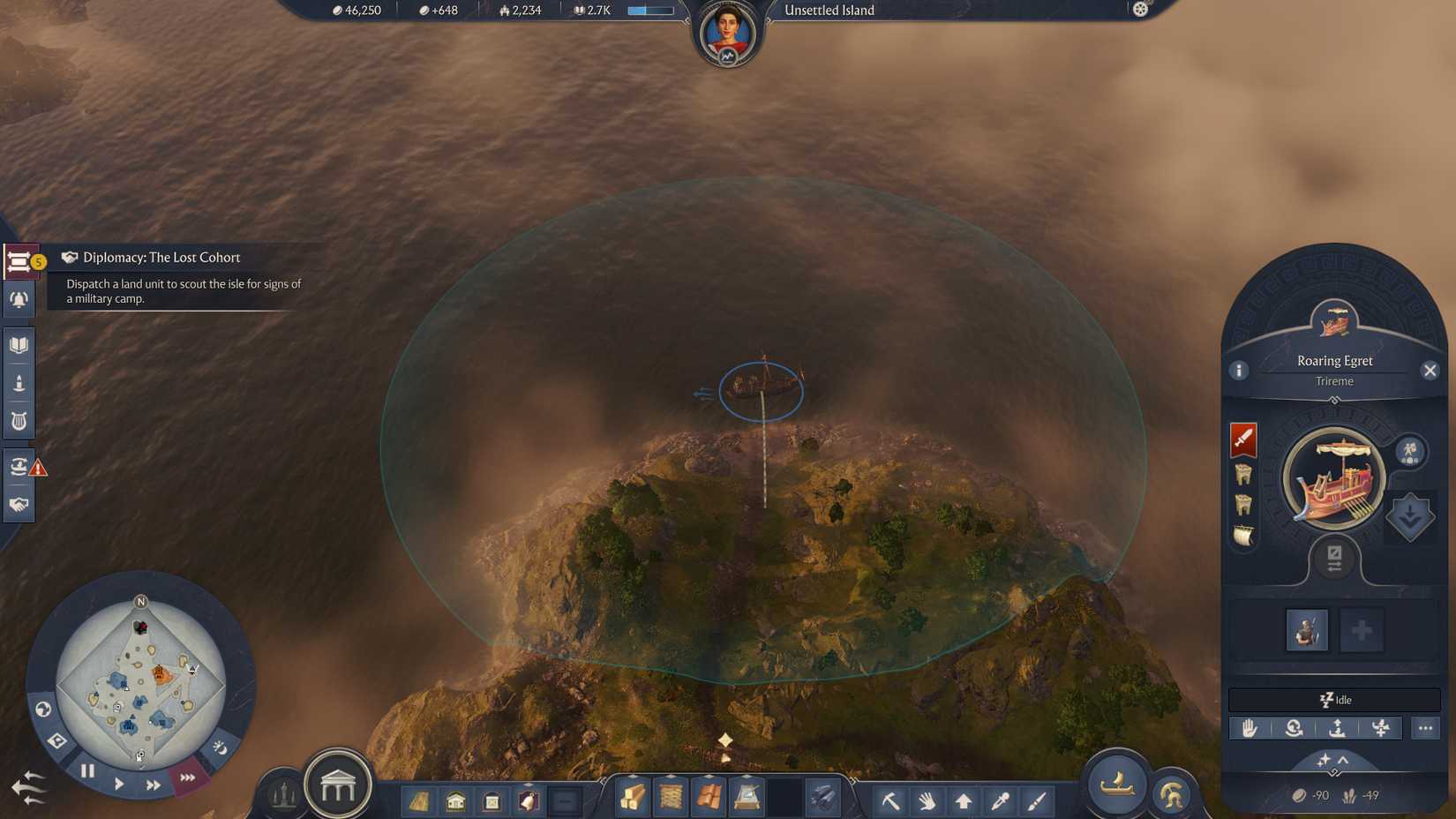Open the in-game encyclopedia book
This screenshot has width=1456, height=819.
pyautogui.click(x=19, y=344)
